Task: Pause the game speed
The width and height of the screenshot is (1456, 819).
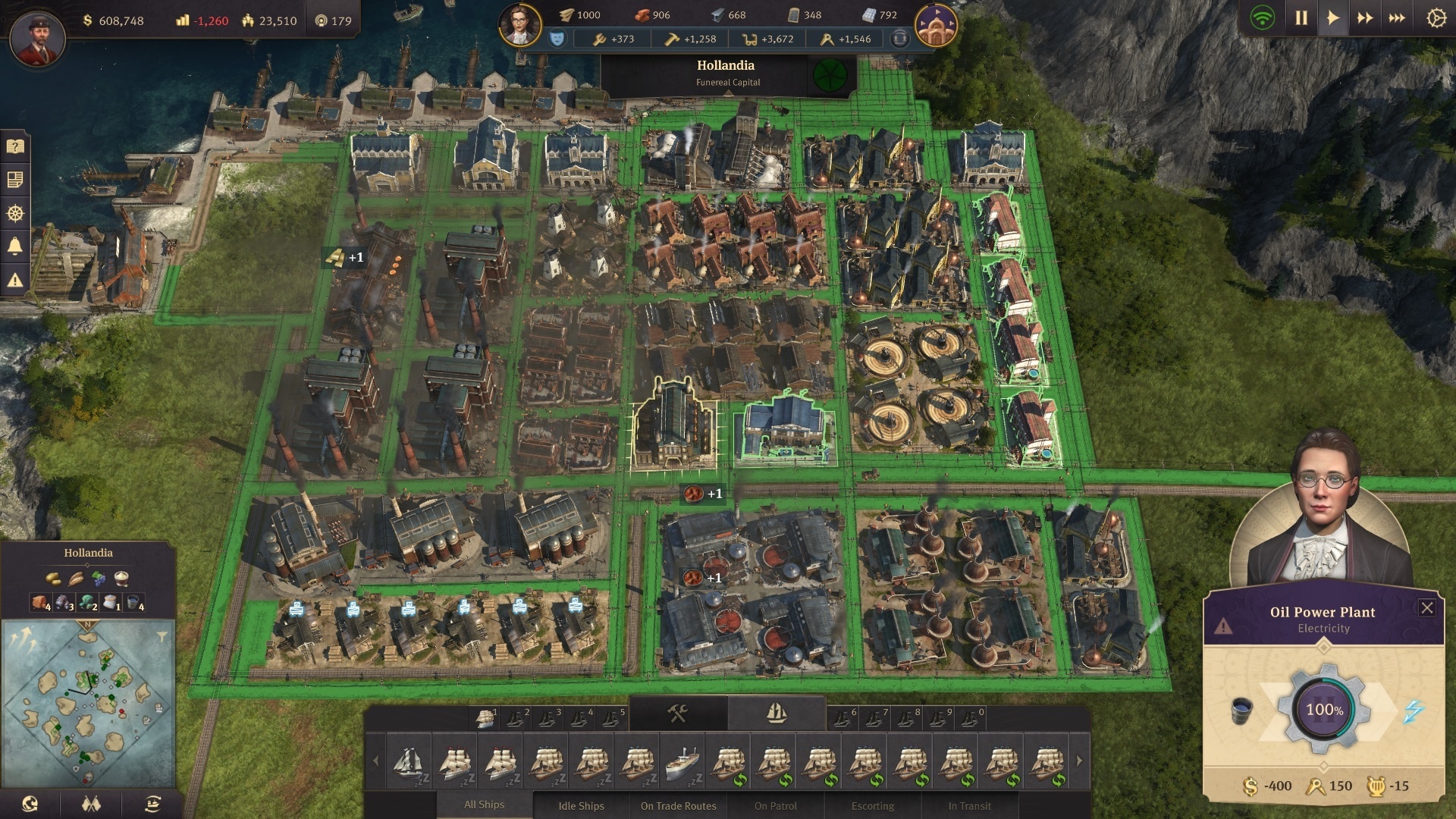Action: click(x=1301, y=18)
